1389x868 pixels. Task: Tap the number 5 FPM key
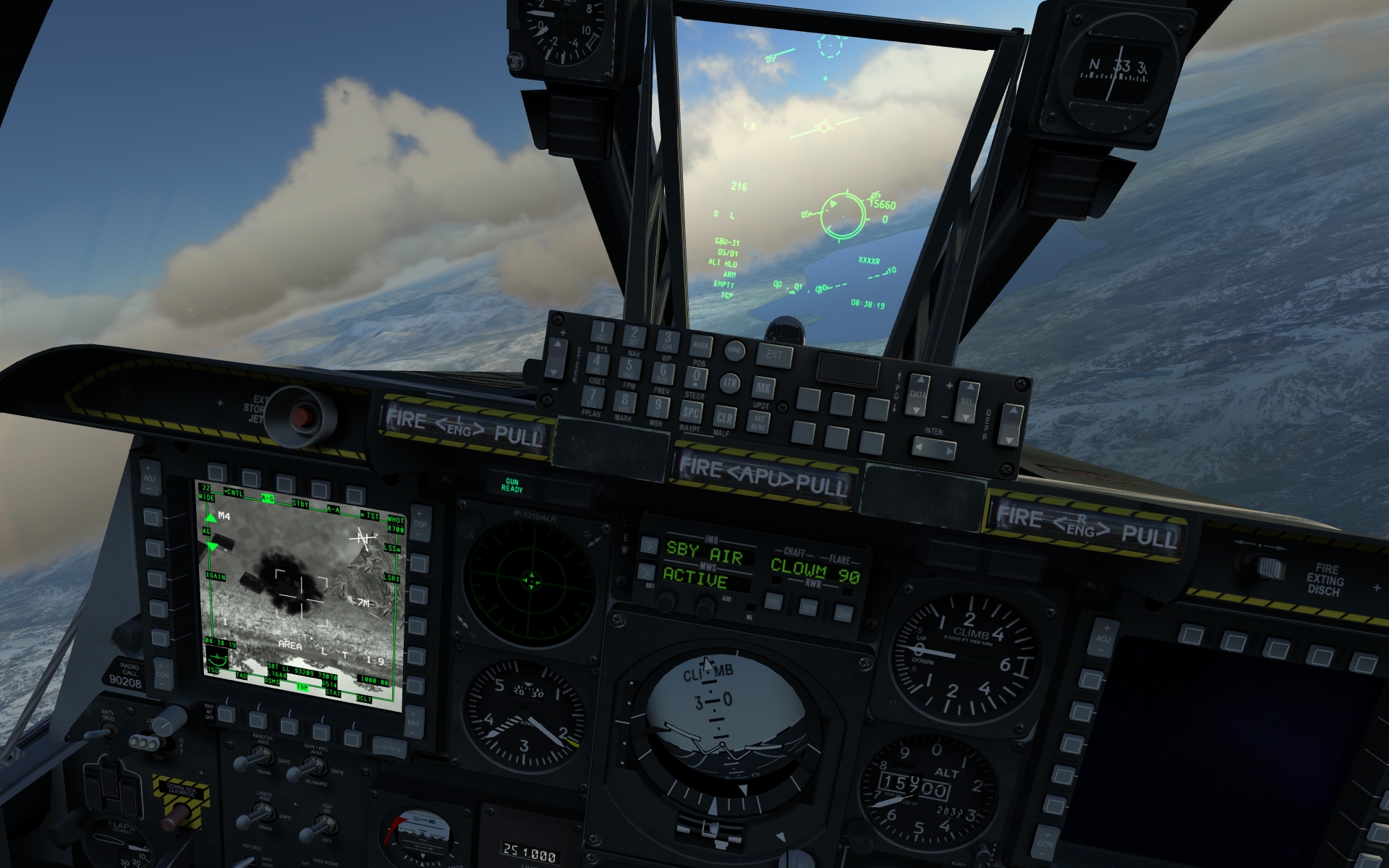tap(629, 368)
